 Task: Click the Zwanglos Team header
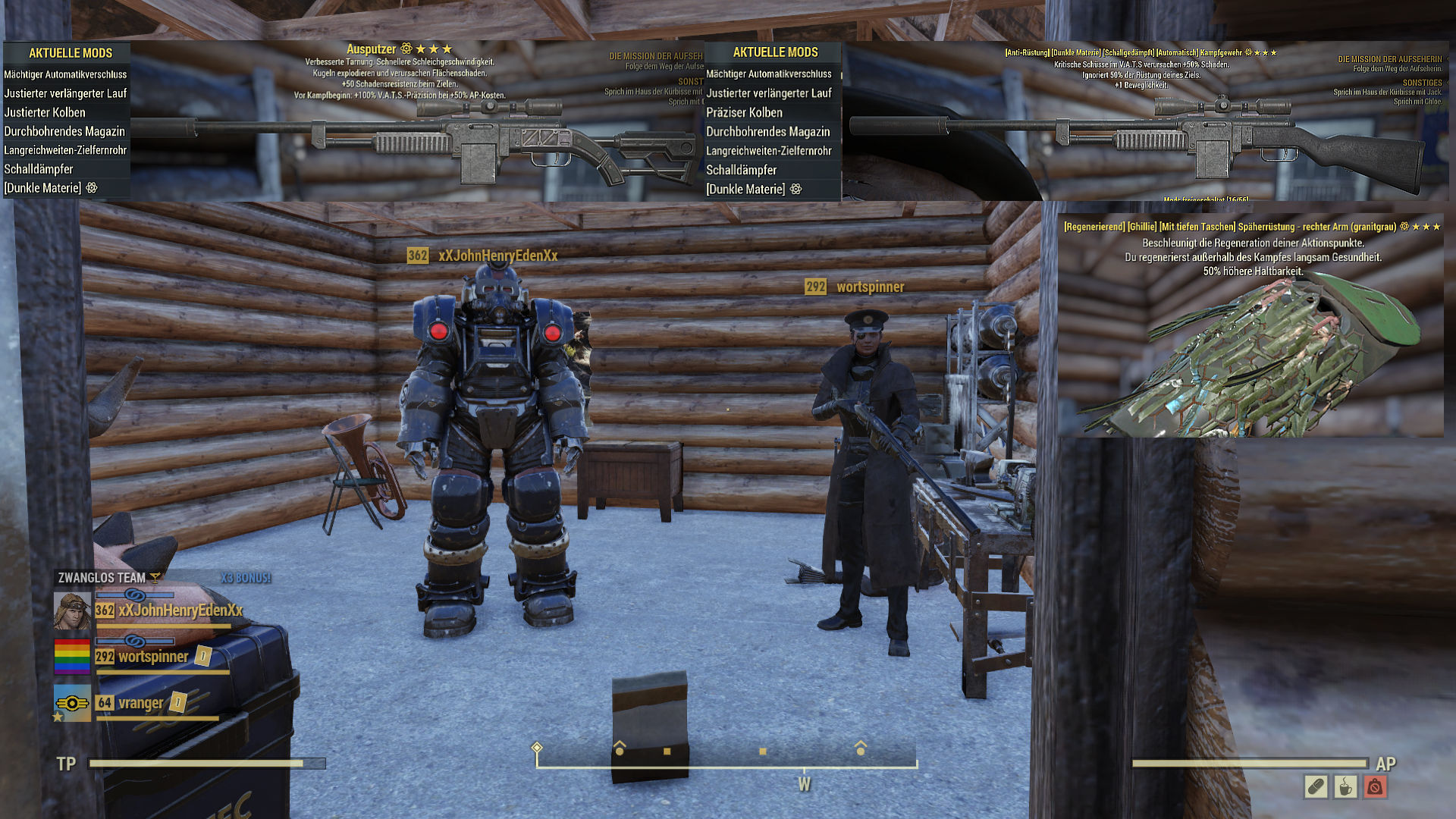[102, 578]
